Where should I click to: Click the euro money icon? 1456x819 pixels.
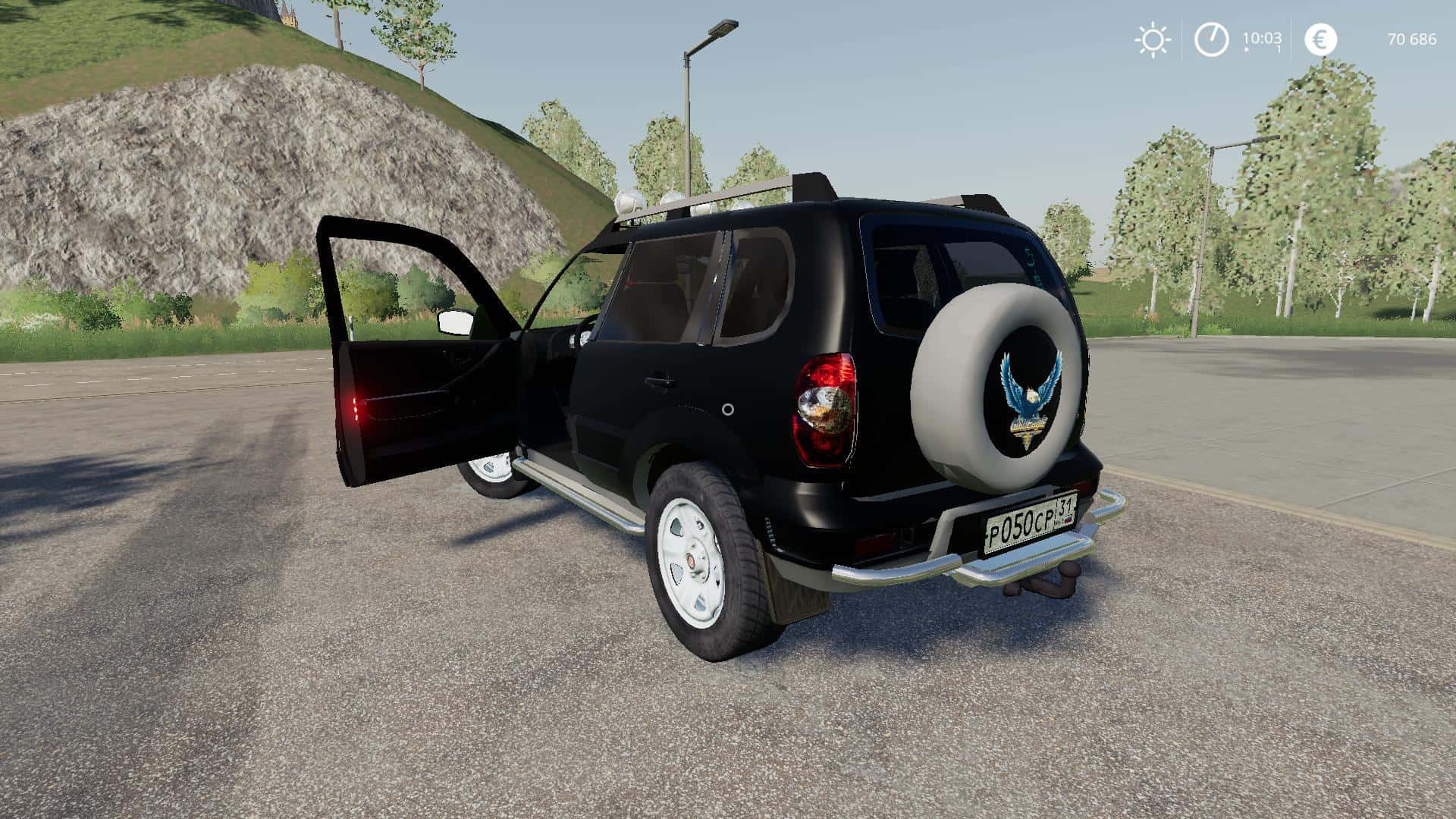[x=1320, y=39]
